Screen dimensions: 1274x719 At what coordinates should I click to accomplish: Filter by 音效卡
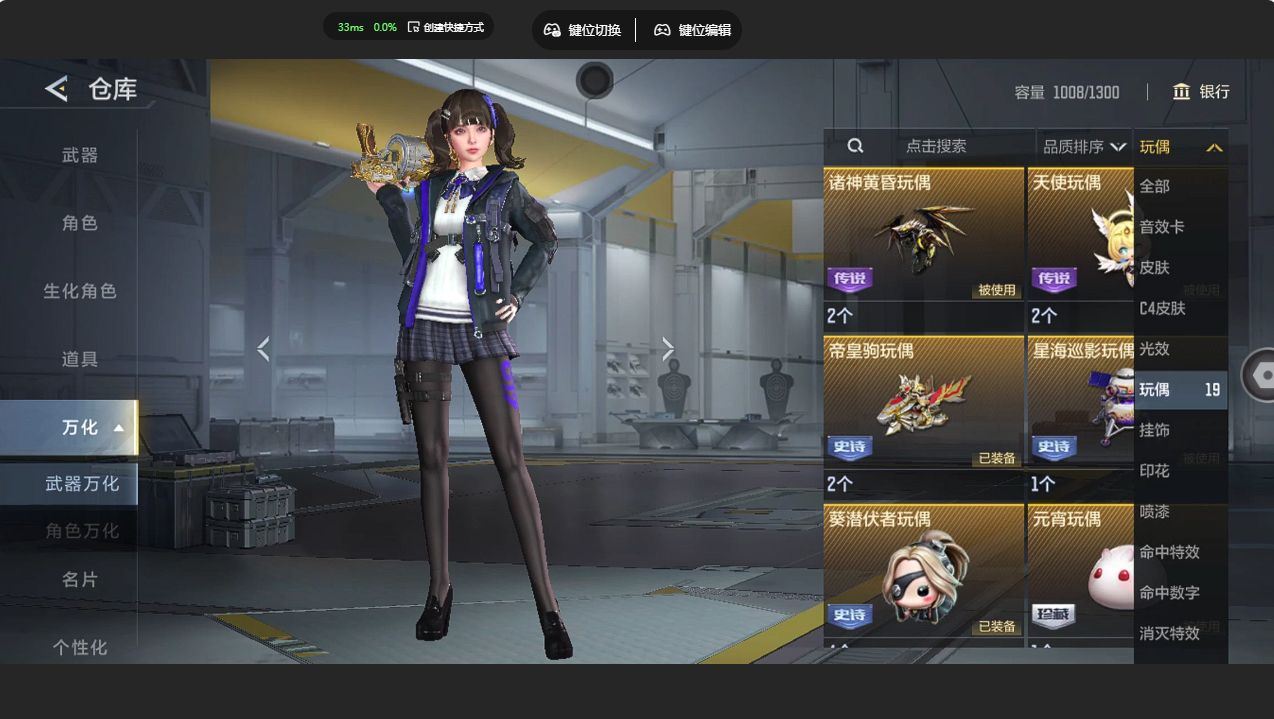[1162, 227]
